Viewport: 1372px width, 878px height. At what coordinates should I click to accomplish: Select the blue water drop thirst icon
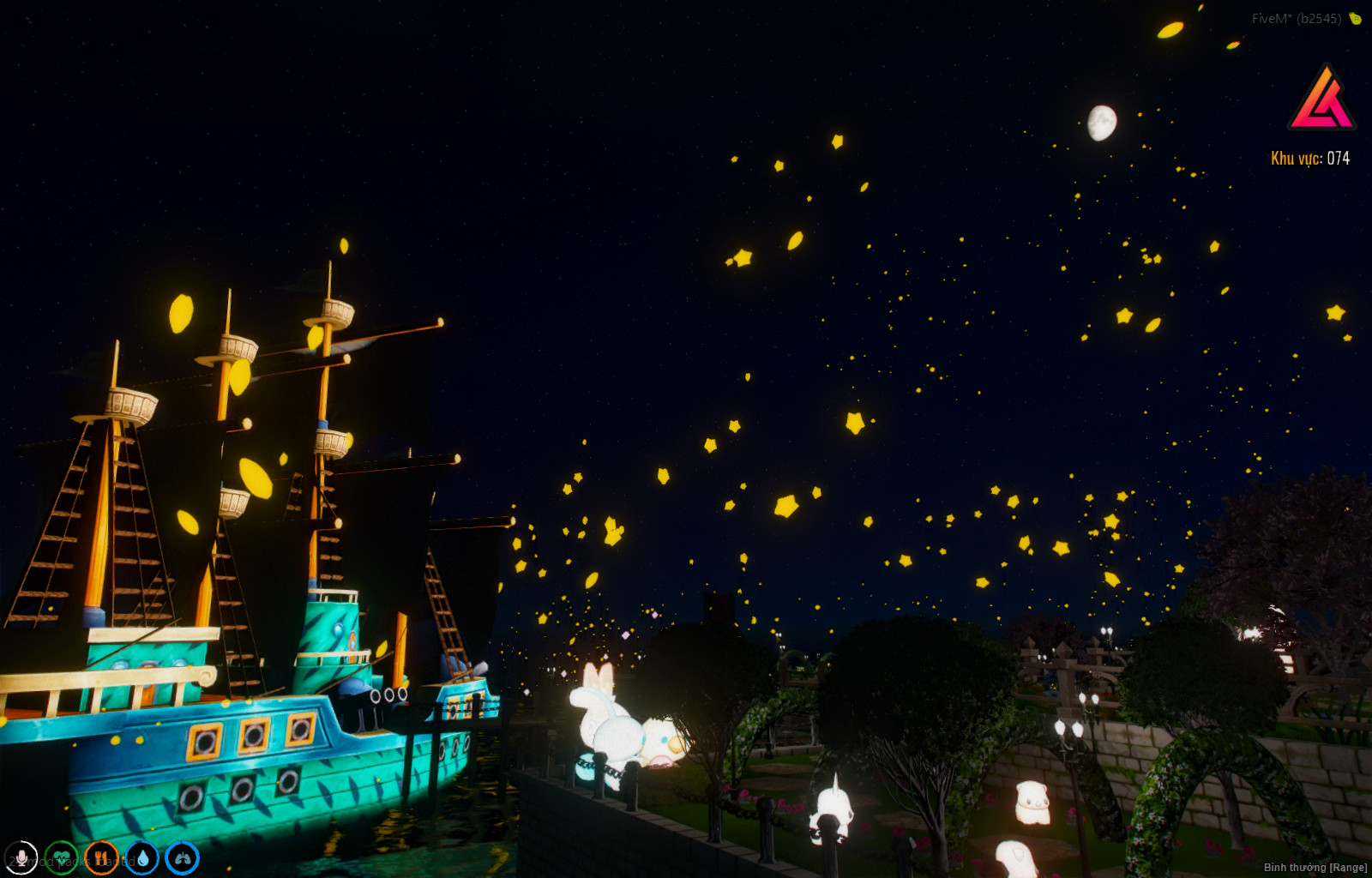pos(141,857)
